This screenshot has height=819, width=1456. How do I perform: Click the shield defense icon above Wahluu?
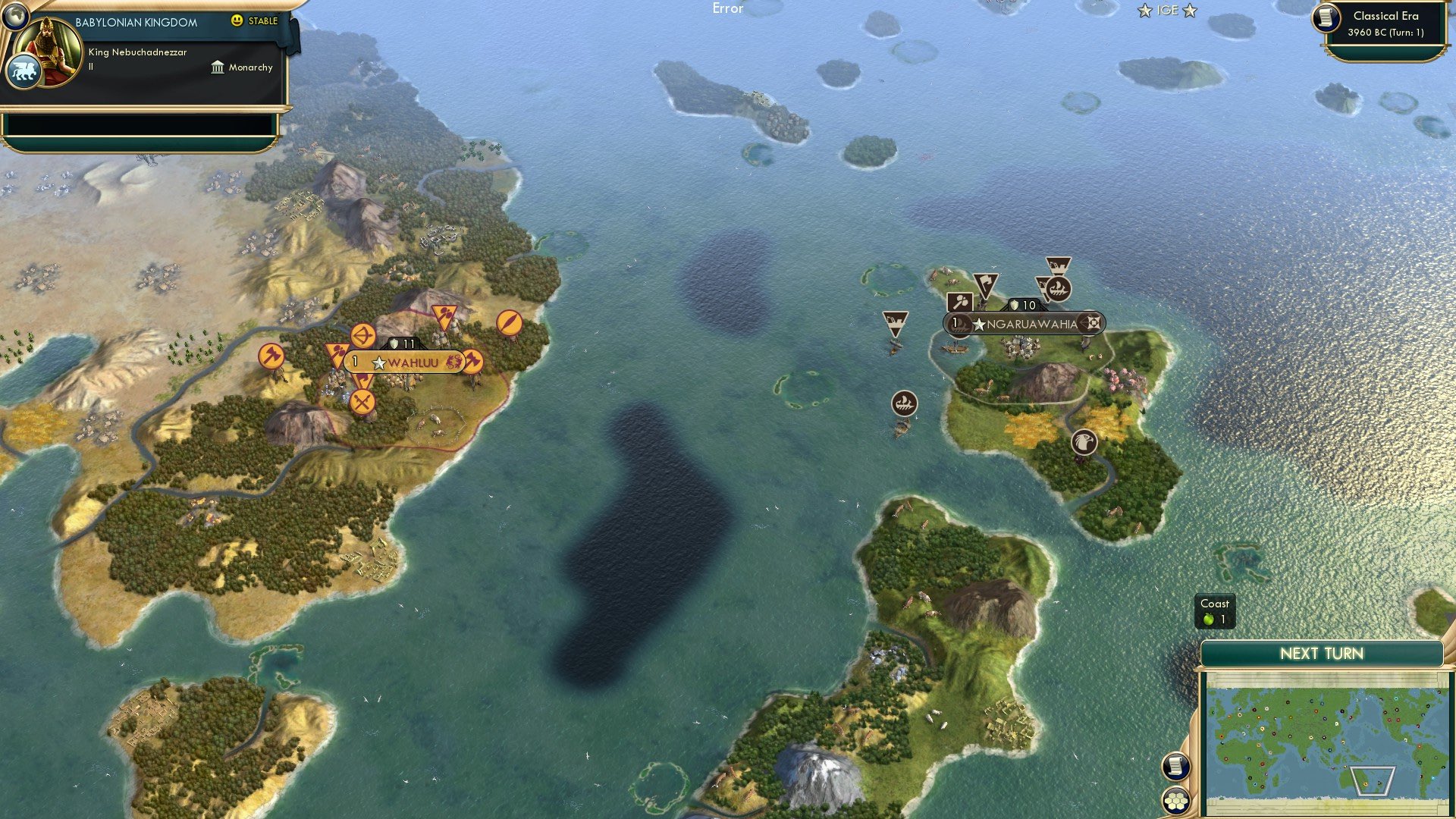point(395,343)
